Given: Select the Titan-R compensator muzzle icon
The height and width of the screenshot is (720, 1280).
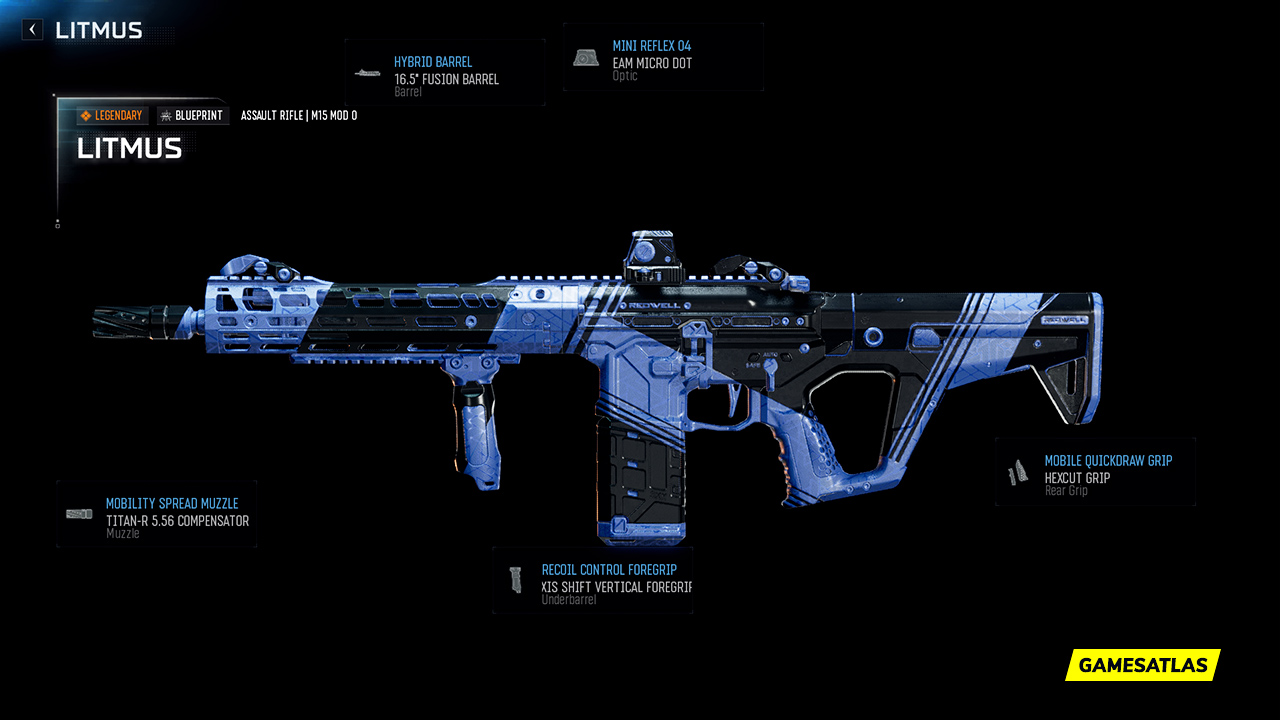Looking at the screenshot, I should tap(78, 512).
